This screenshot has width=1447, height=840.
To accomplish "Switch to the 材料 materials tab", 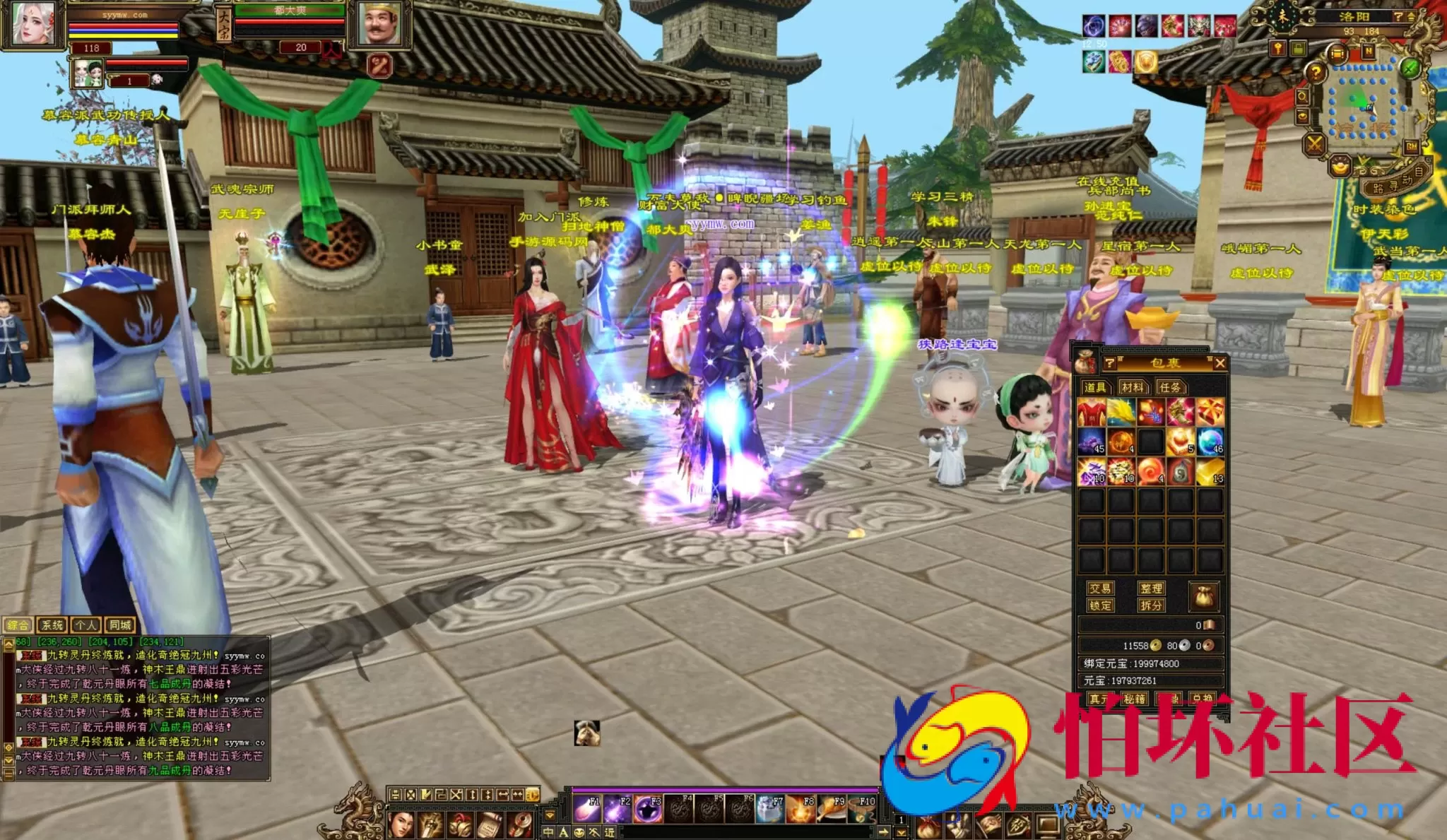I will click(1132, 387).
